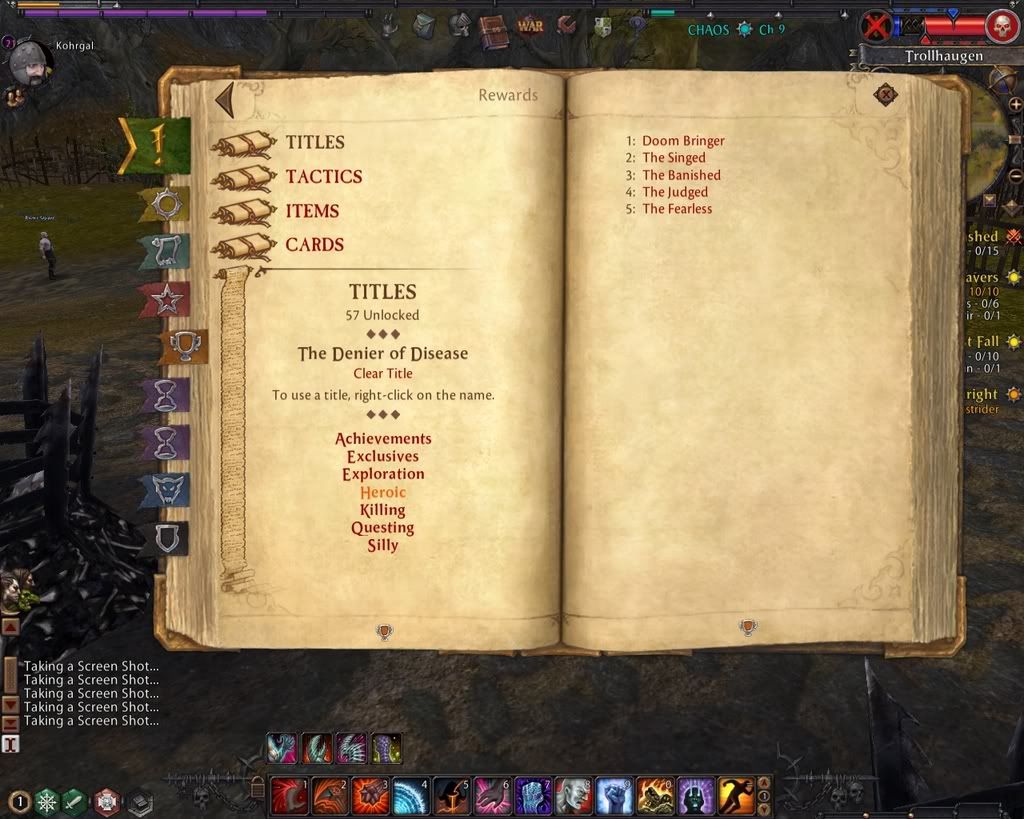Switch to the Silly title category
This screenshot has height=819, width=1024.
[383, 546]
